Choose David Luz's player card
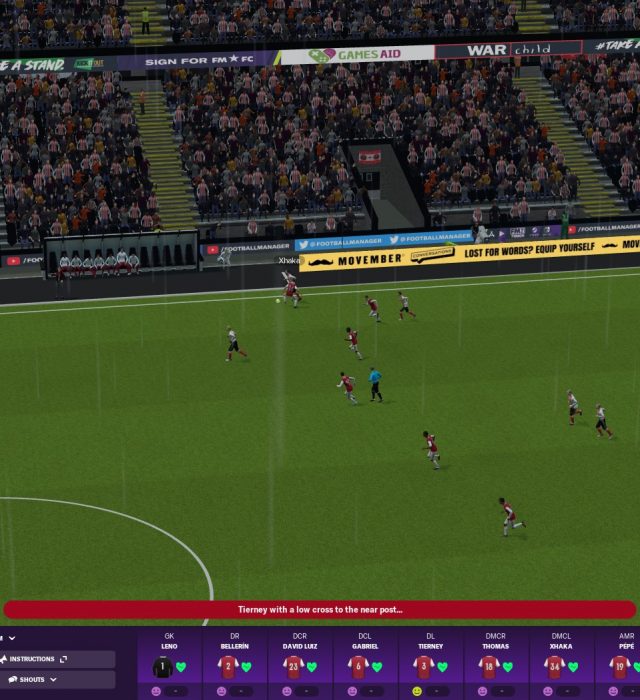 299,661
